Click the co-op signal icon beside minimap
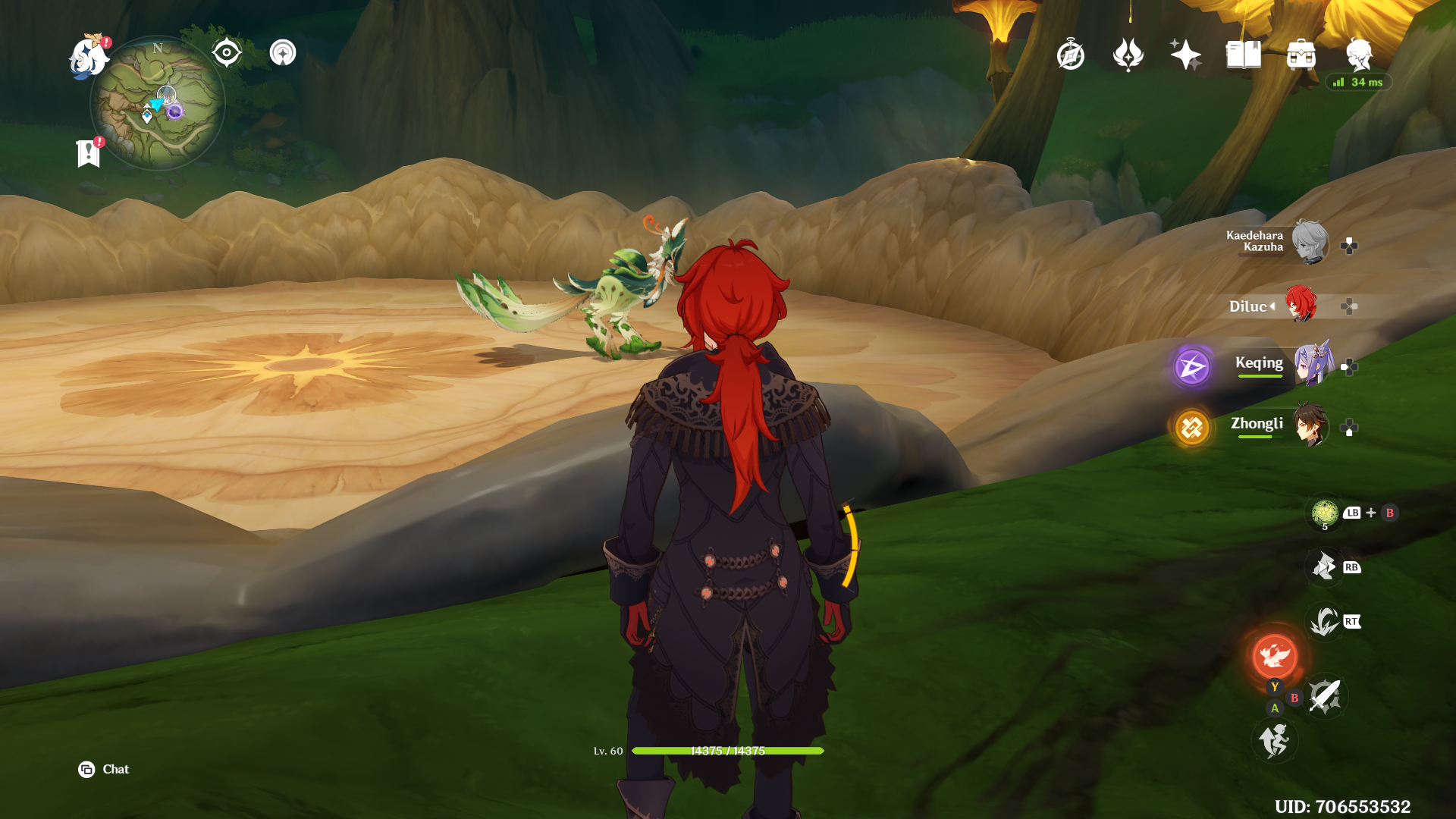Screen dimensions: 1456x819 pos(284,54)
